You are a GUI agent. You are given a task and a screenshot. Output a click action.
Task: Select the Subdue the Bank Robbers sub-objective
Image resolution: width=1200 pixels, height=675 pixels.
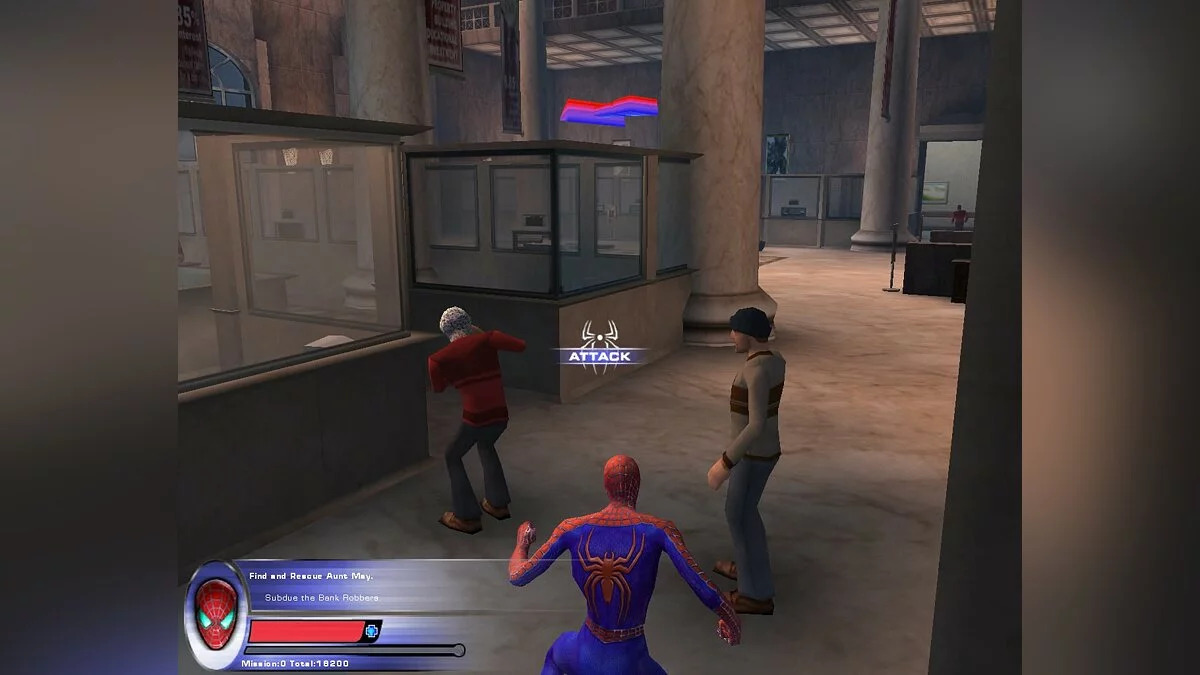point(321,598)
